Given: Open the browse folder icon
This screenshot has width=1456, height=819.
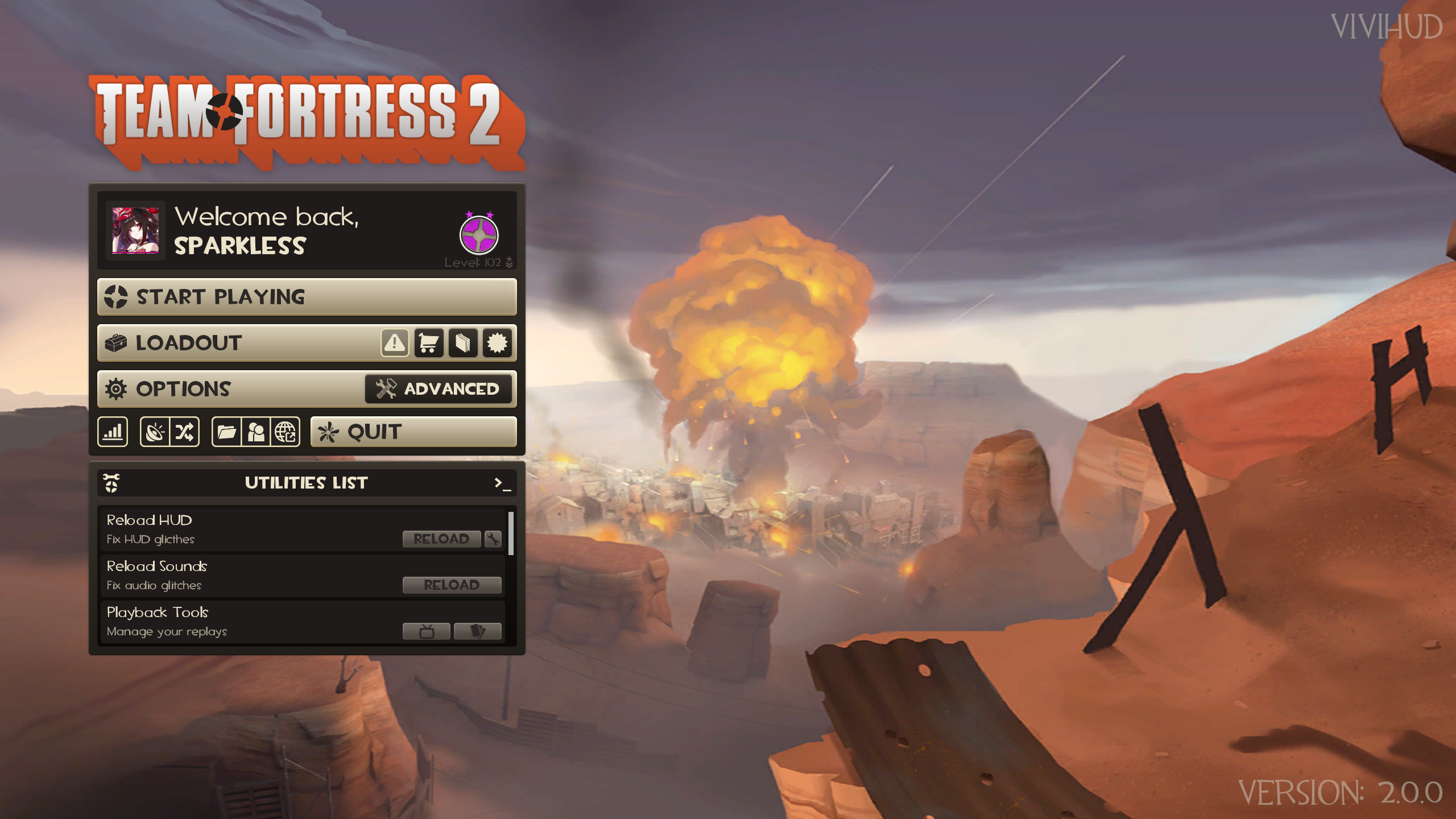Looking at the screenshot, I should (226, 432).
